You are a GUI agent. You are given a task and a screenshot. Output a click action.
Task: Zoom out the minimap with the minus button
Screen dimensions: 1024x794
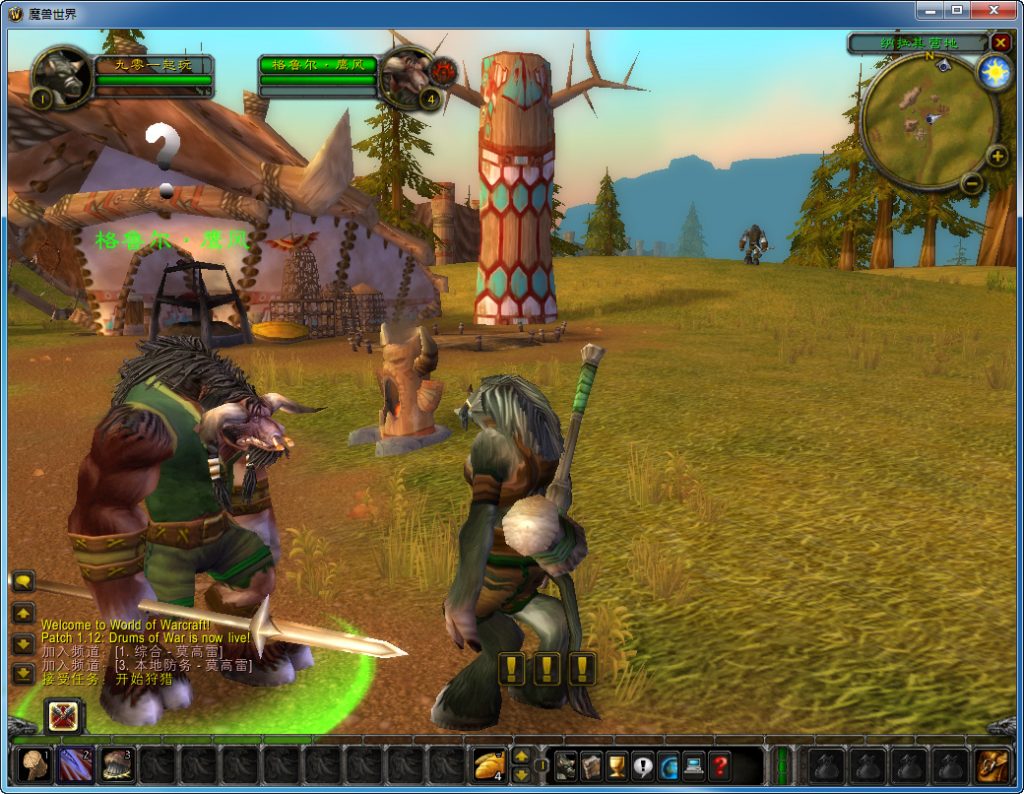point(971,183)
